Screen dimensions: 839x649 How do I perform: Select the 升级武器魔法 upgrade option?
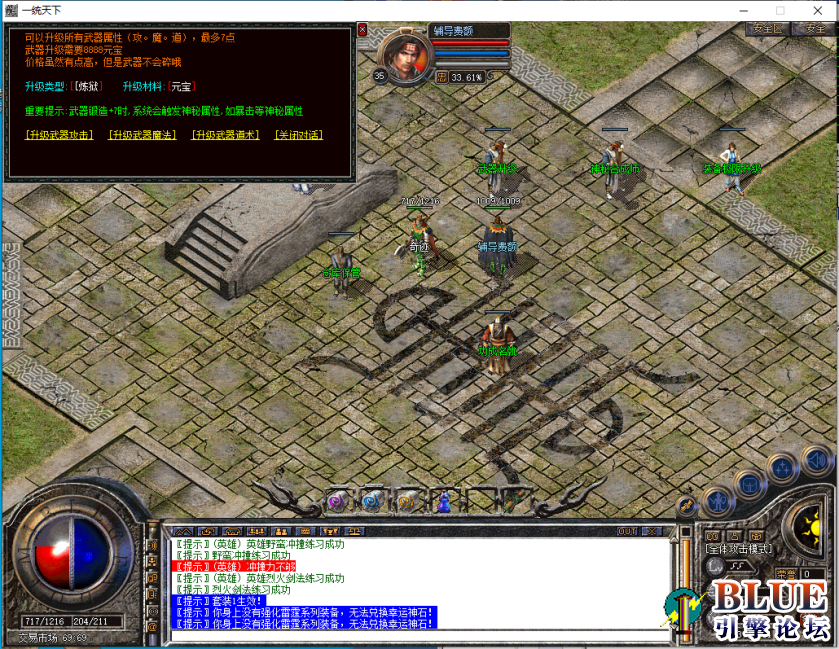(143, 135)
